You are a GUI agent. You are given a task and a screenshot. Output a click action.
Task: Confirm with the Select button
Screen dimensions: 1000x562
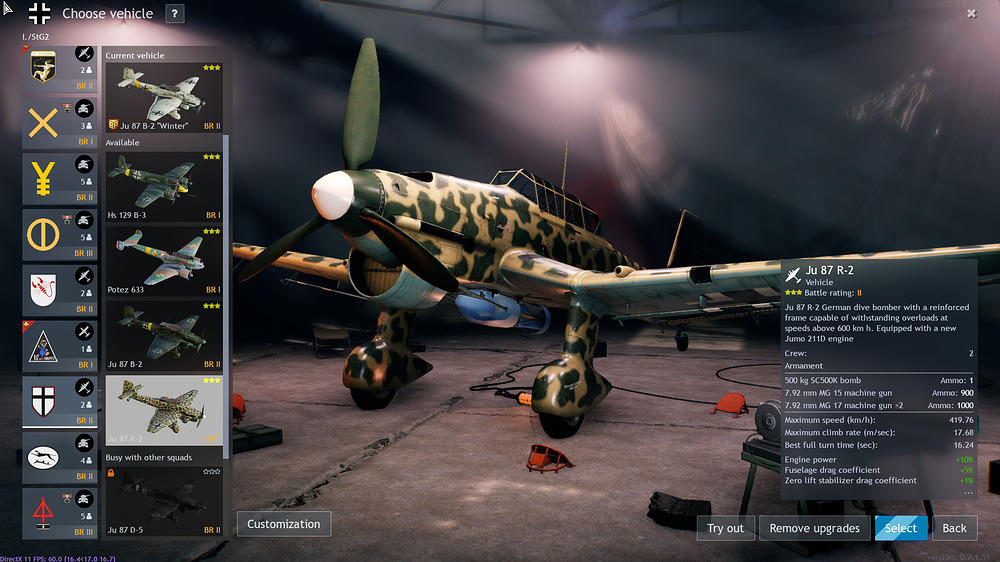click(900, 528)
